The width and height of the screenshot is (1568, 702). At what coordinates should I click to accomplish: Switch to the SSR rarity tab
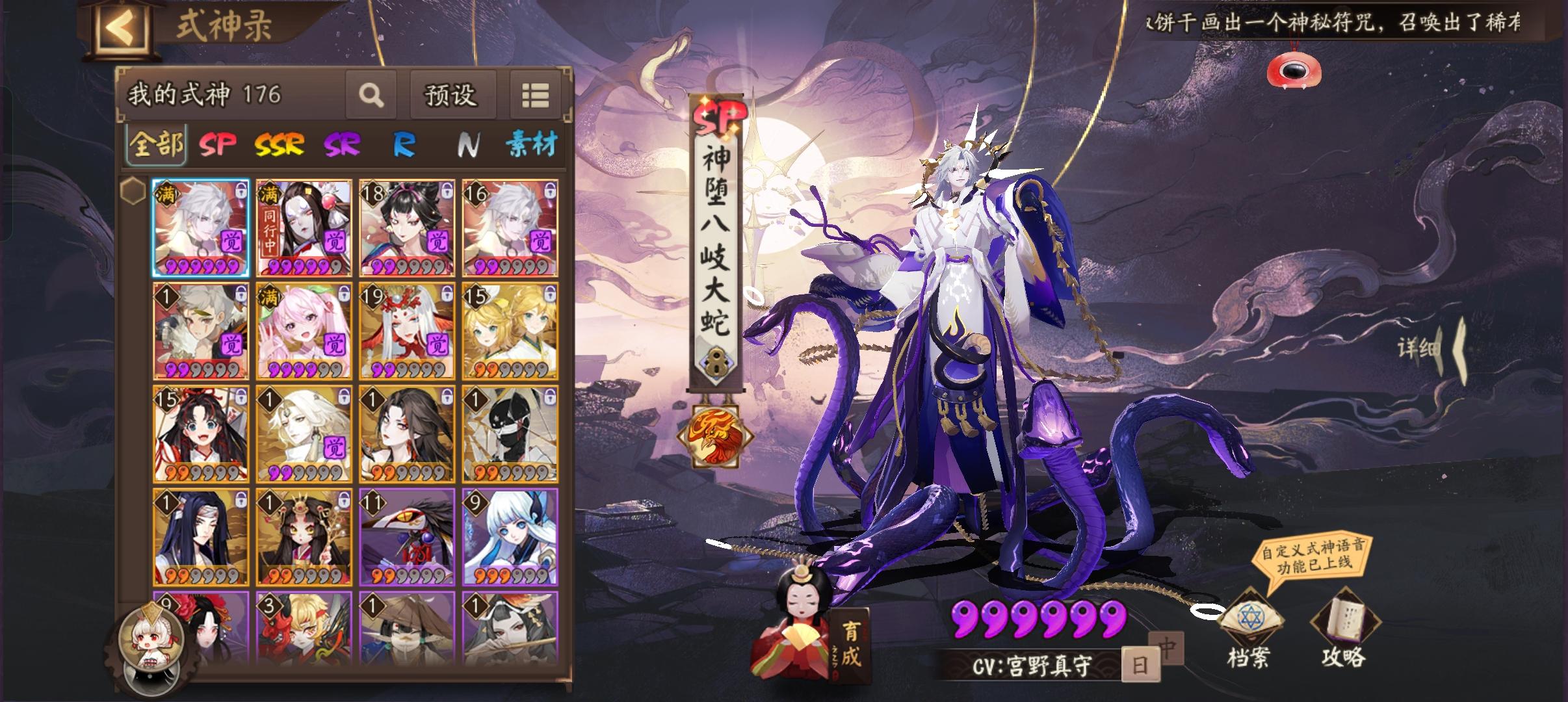tap(280, 146)
